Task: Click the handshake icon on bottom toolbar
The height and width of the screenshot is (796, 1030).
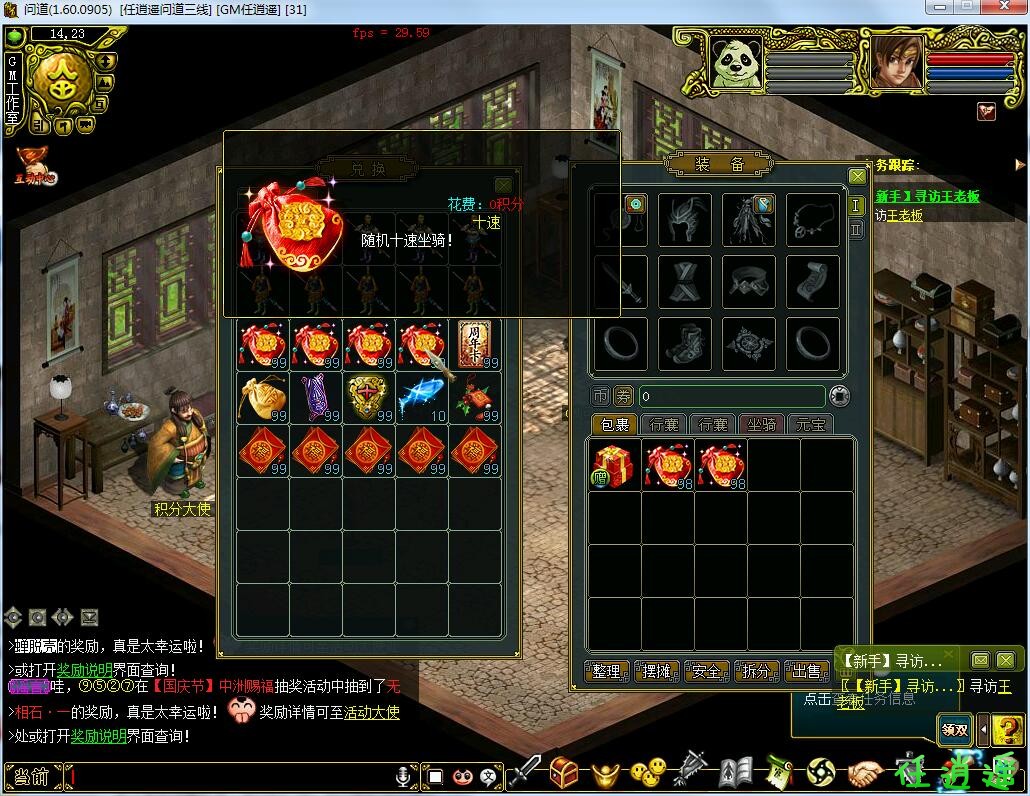Action: pyautogui.click(x=865, y=772)
